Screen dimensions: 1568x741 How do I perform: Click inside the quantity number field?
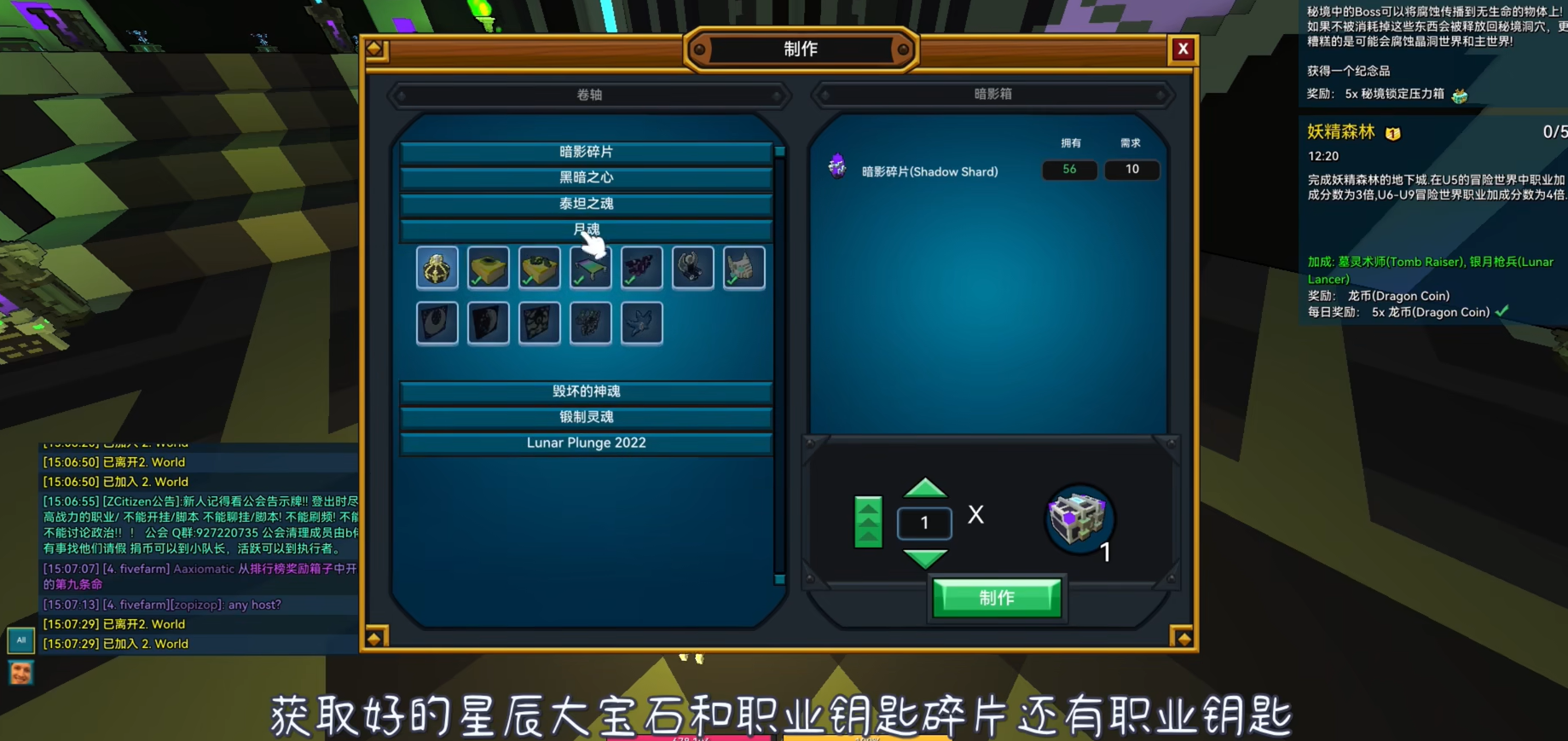tap(925, 523)
